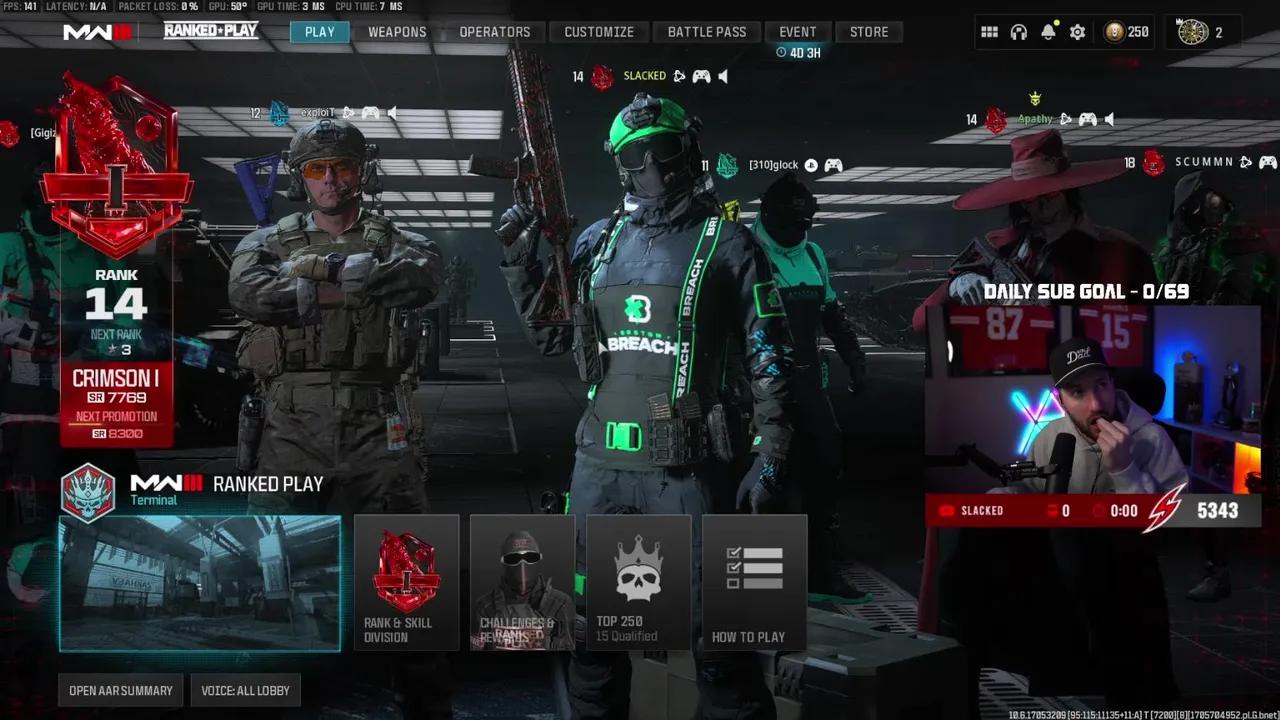
Task: Open the How To Play tile
Action: (x=754, y=583)
